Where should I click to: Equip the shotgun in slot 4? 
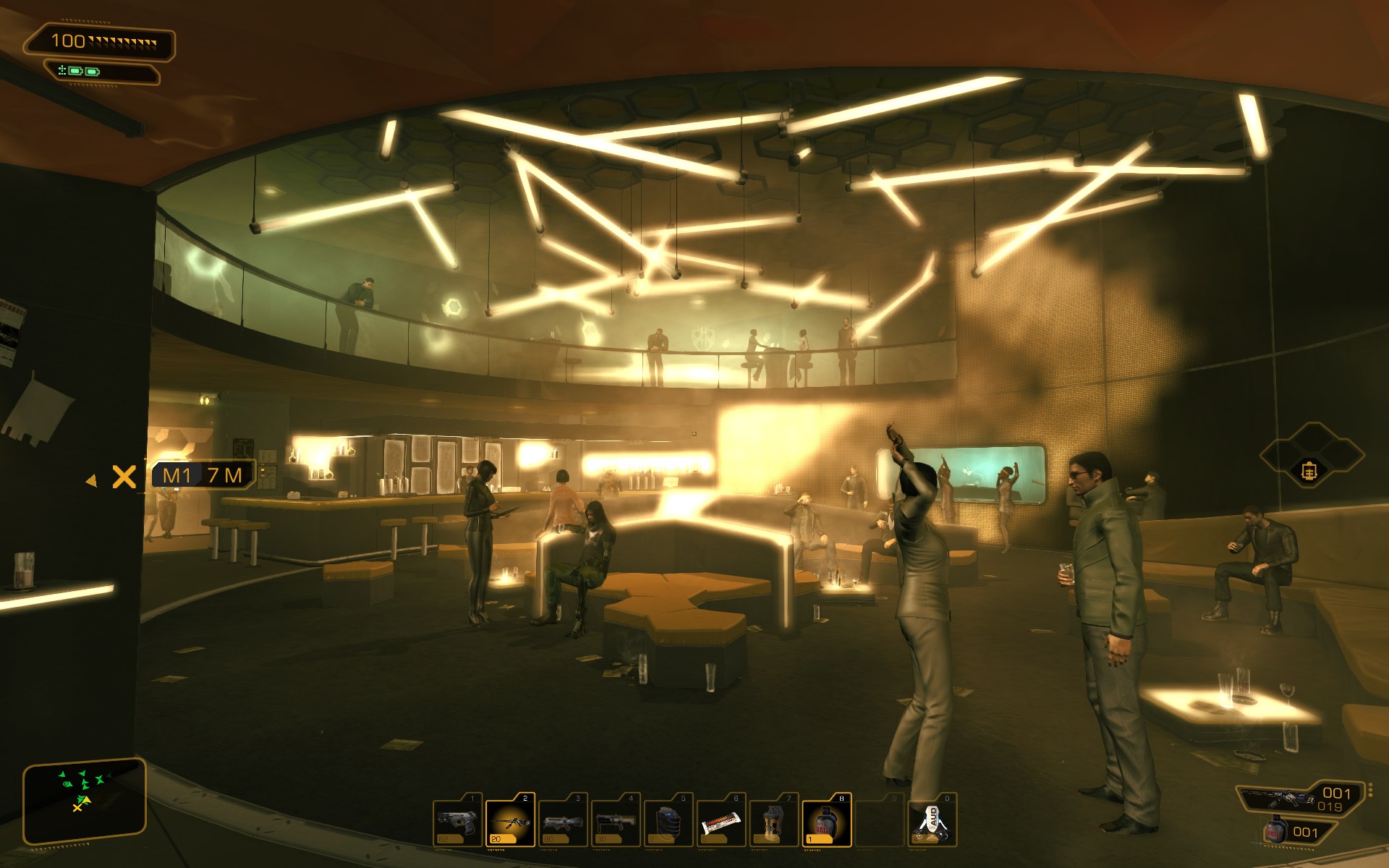(x=616, y=821)
